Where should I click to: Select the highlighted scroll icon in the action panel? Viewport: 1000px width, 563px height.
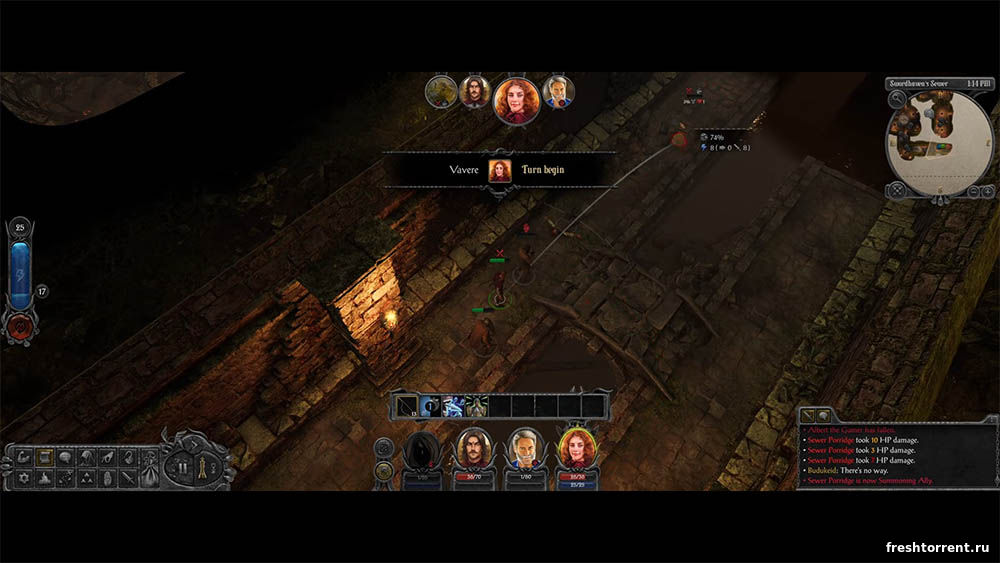tap(45, 457)
